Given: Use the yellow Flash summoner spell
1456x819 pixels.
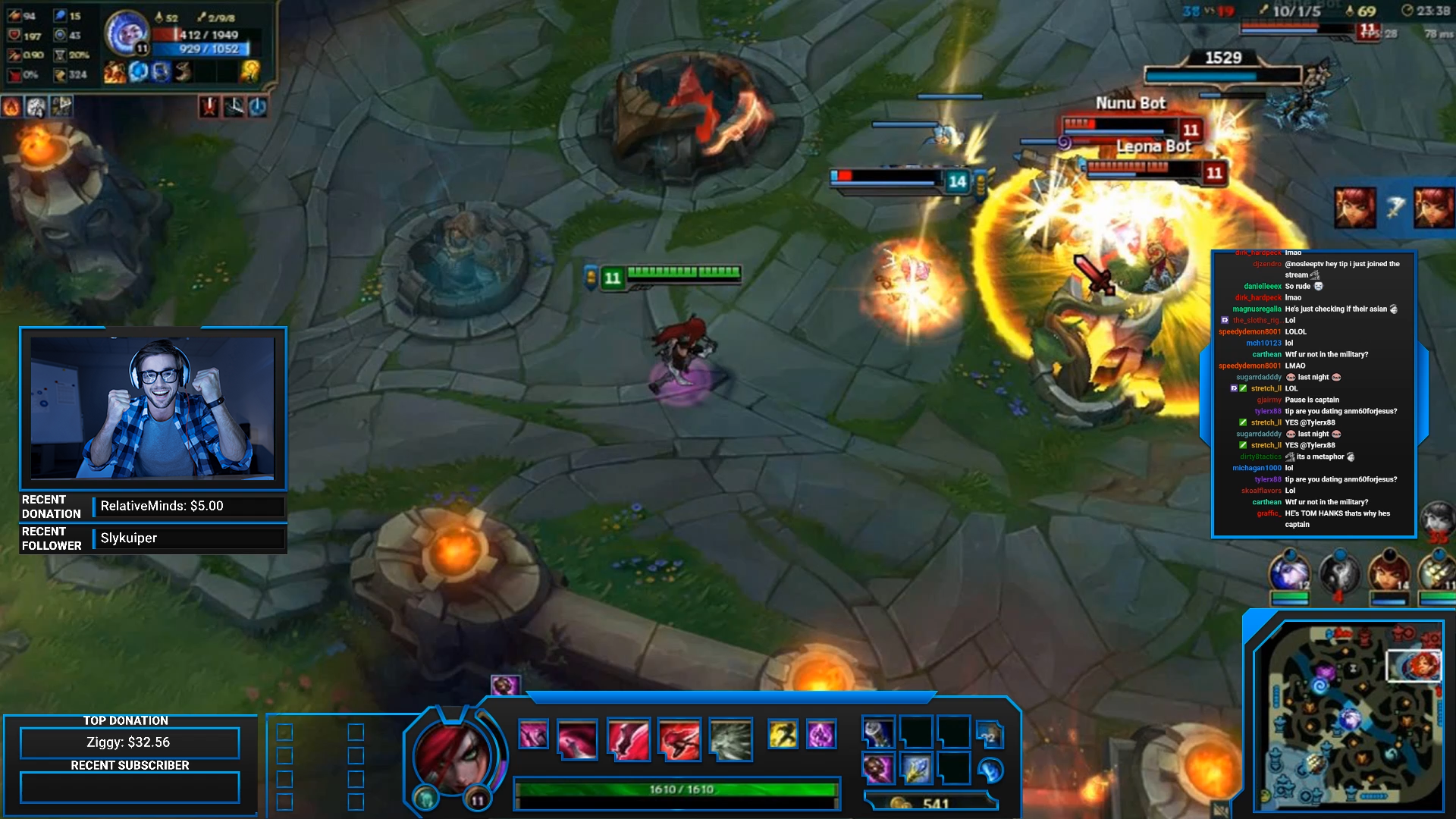Looking at the screenshot, I should [783, 734].
